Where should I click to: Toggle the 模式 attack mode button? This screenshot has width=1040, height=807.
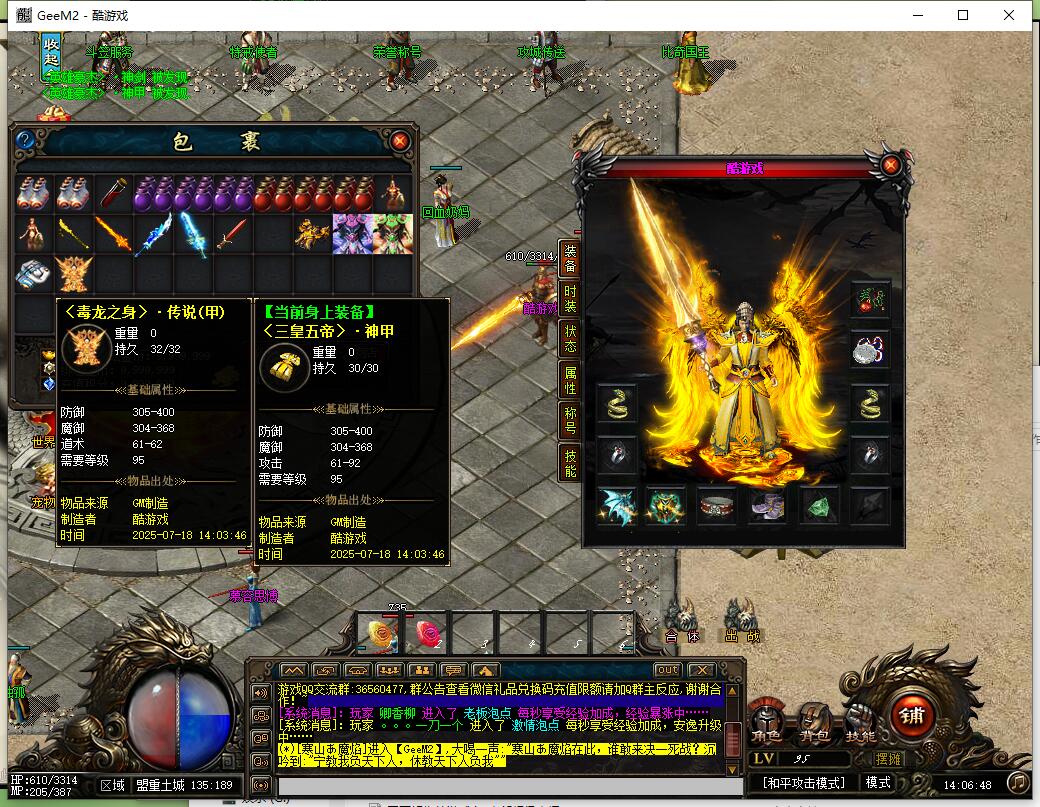point(879,783)
